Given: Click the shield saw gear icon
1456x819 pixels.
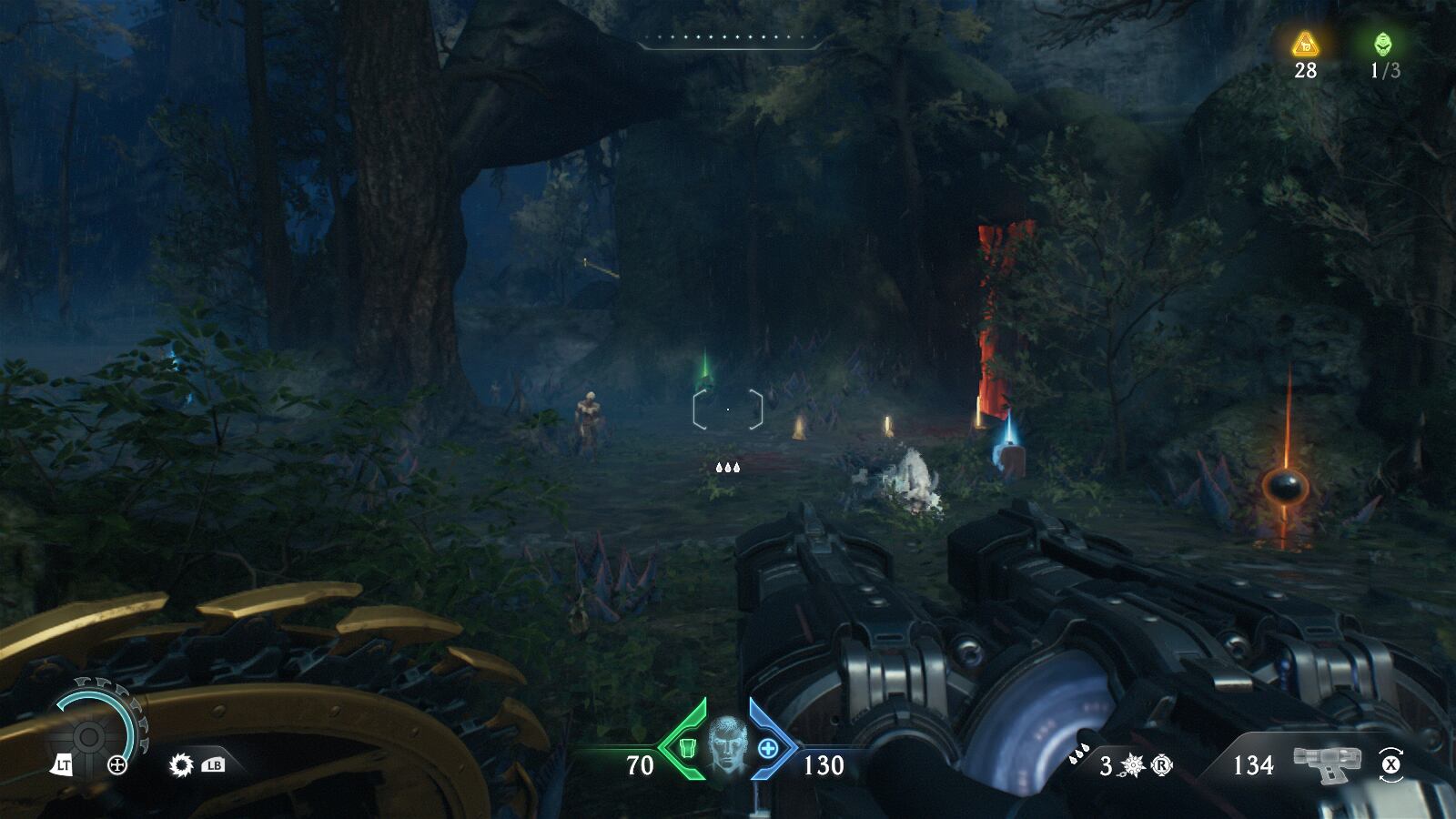Looking at the screenshot, I should (x=181, y=764).
